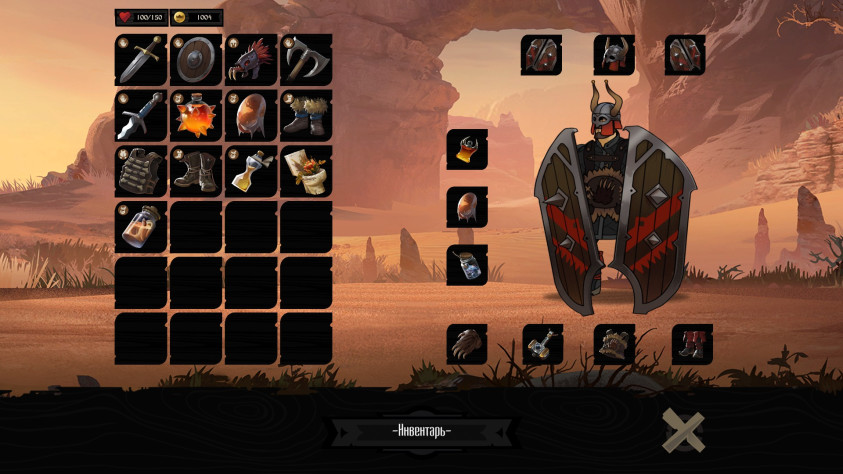Select the blue-handled jagged dagger
This screenshot has height=474, width=843.
point(141,115)
